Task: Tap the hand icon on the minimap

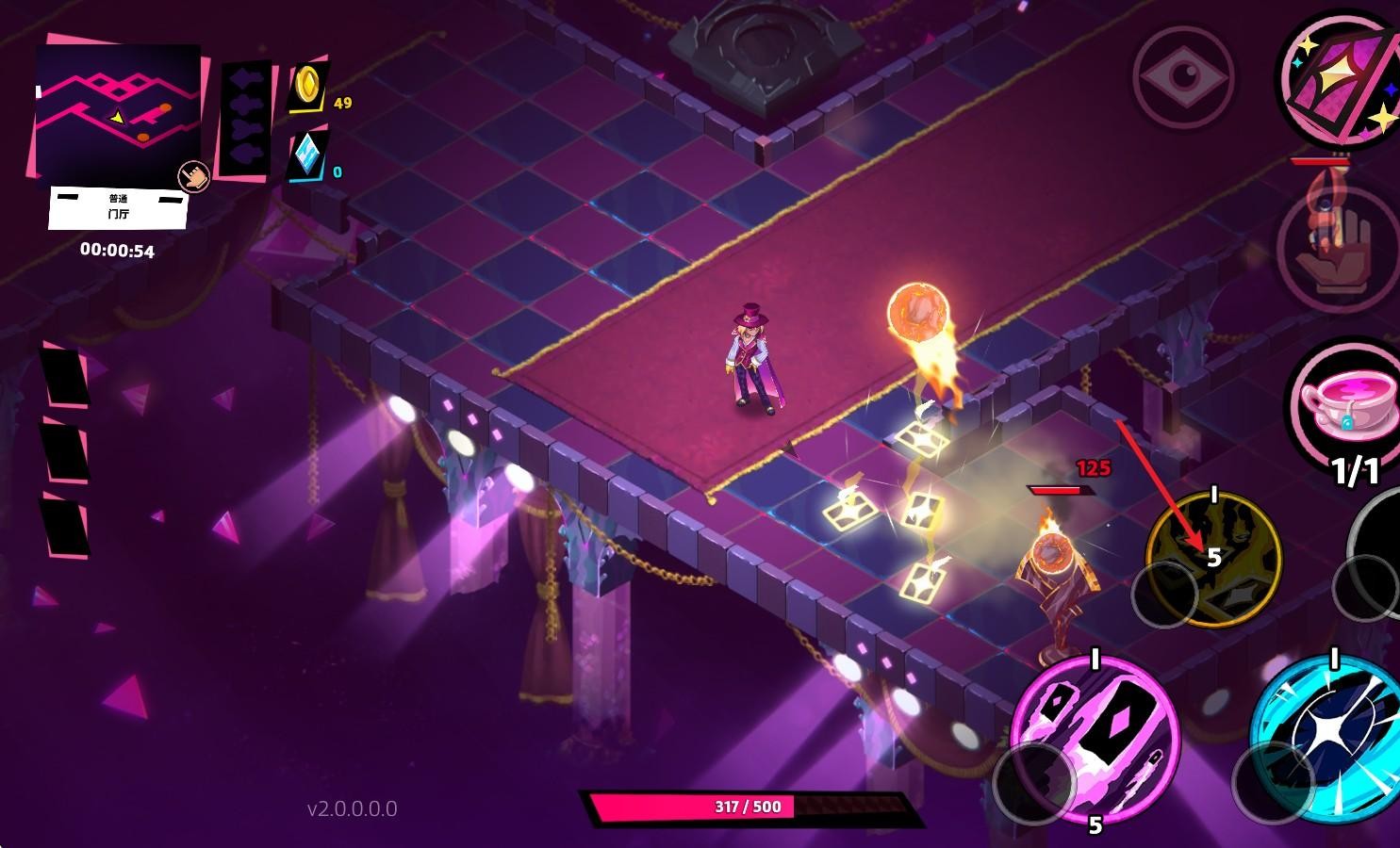Action: (193, 176)
